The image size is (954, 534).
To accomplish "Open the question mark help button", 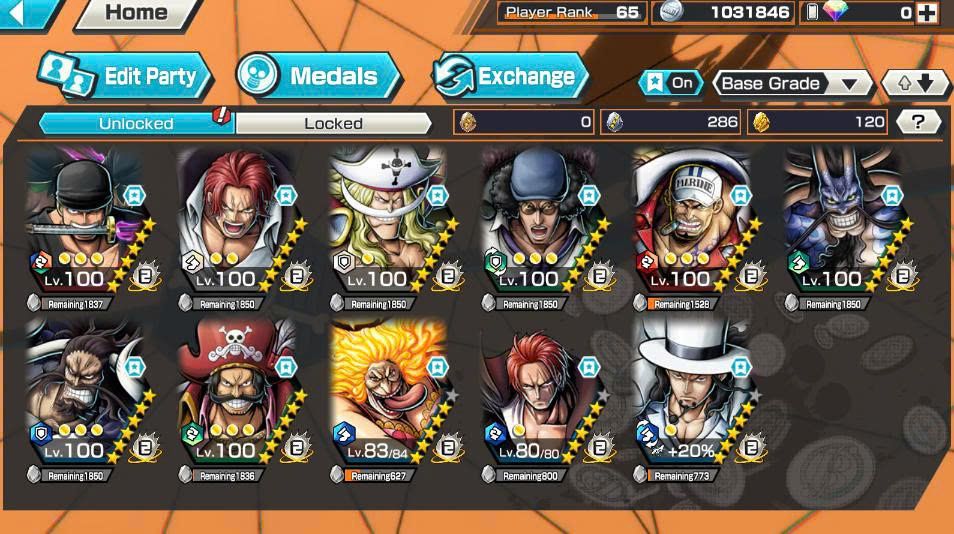I will click(918, 122).
